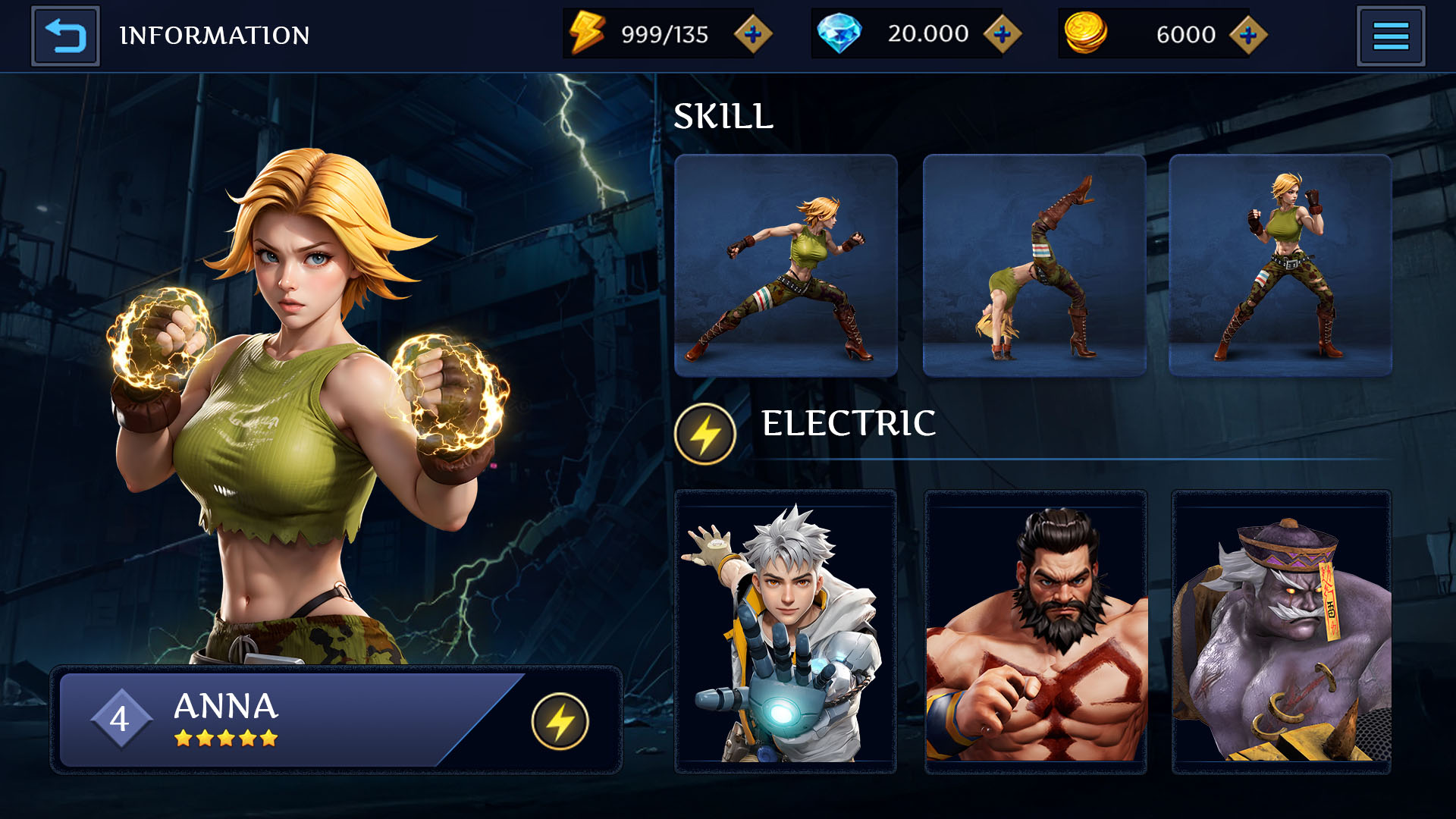The height and width of the screenshot is (819, 1456).
Task: Open the hamburger menu in the top right
Action: point(1390,35)
